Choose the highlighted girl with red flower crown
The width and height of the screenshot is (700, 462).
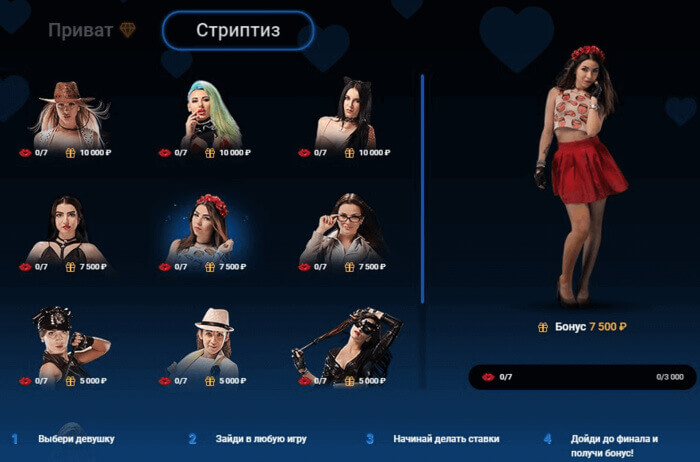coord(209,229)
